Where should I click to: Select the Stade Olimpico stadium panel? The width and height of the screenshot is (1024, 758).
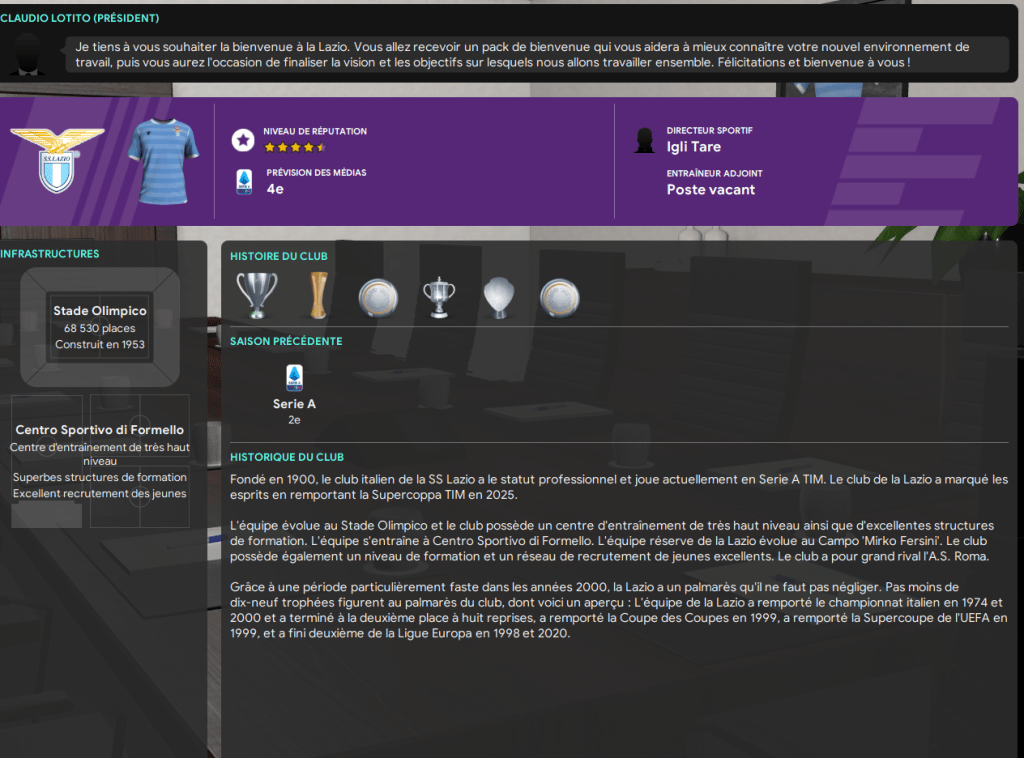pos(100,326)
